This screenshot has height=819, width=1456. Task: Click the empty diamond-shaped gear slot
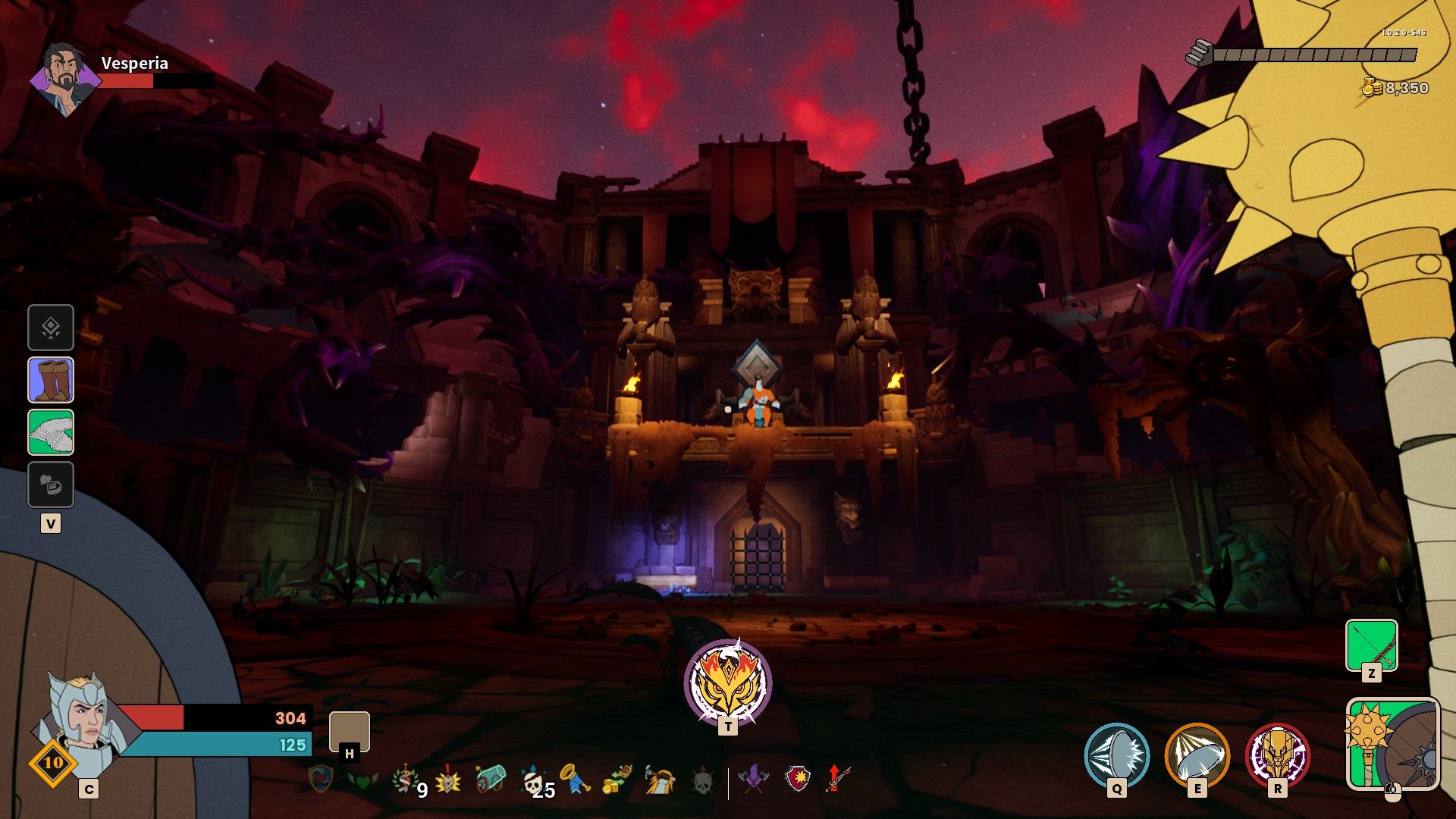point(51,328)
